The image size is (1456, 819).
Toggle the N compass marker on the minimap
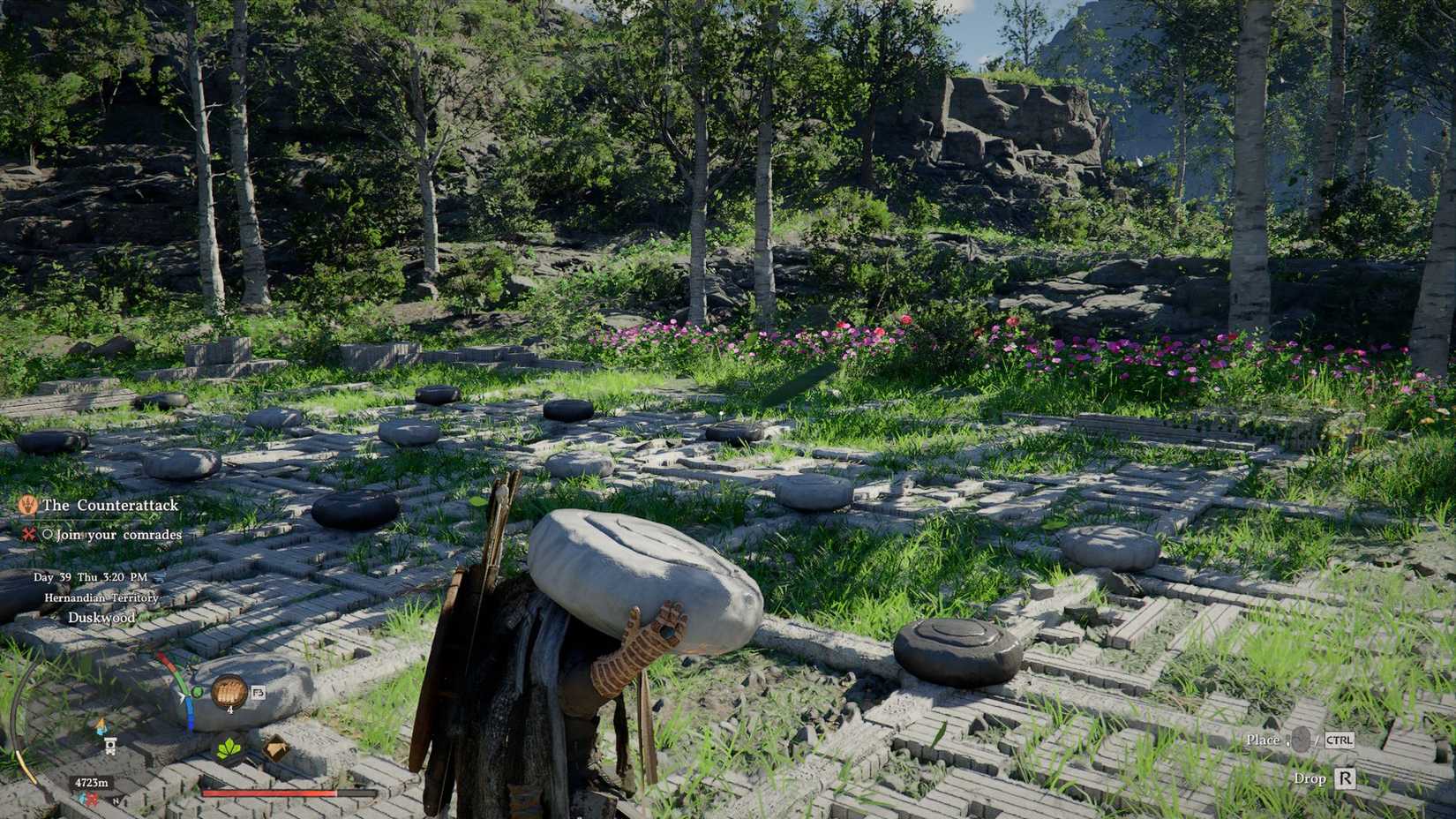(116, 800)
